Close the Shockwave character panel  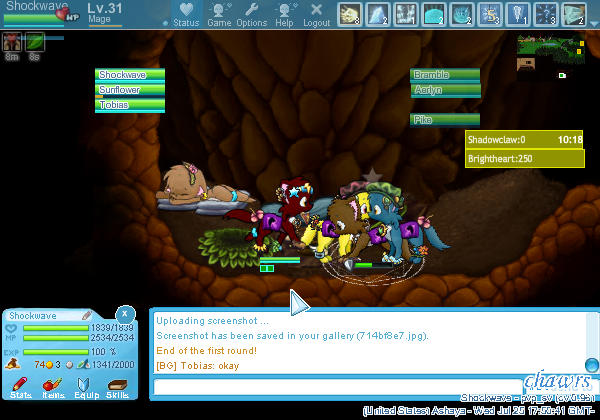pyautogui.click(x=123, y=313)
